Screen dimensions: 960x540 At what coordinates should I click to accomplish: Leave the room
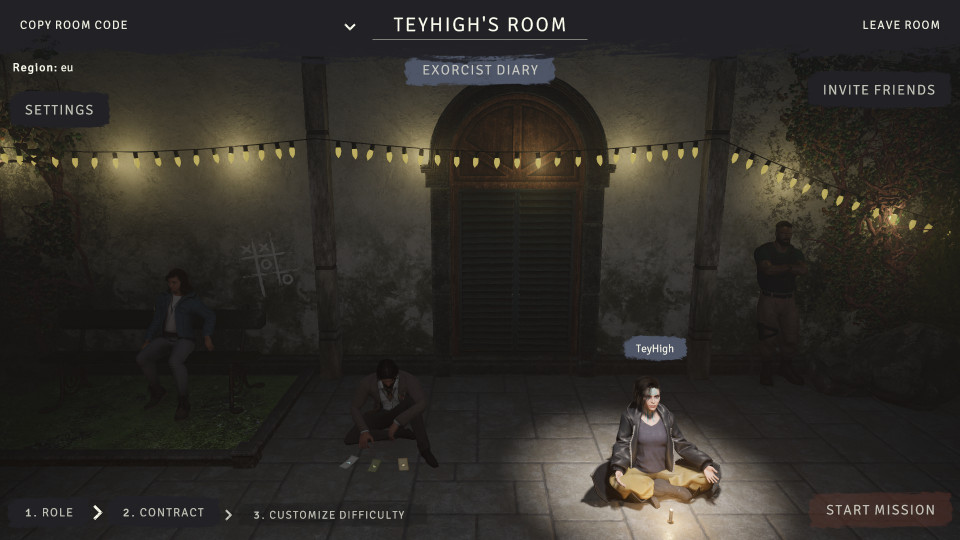pyautogui.click(x=901, y=25)
